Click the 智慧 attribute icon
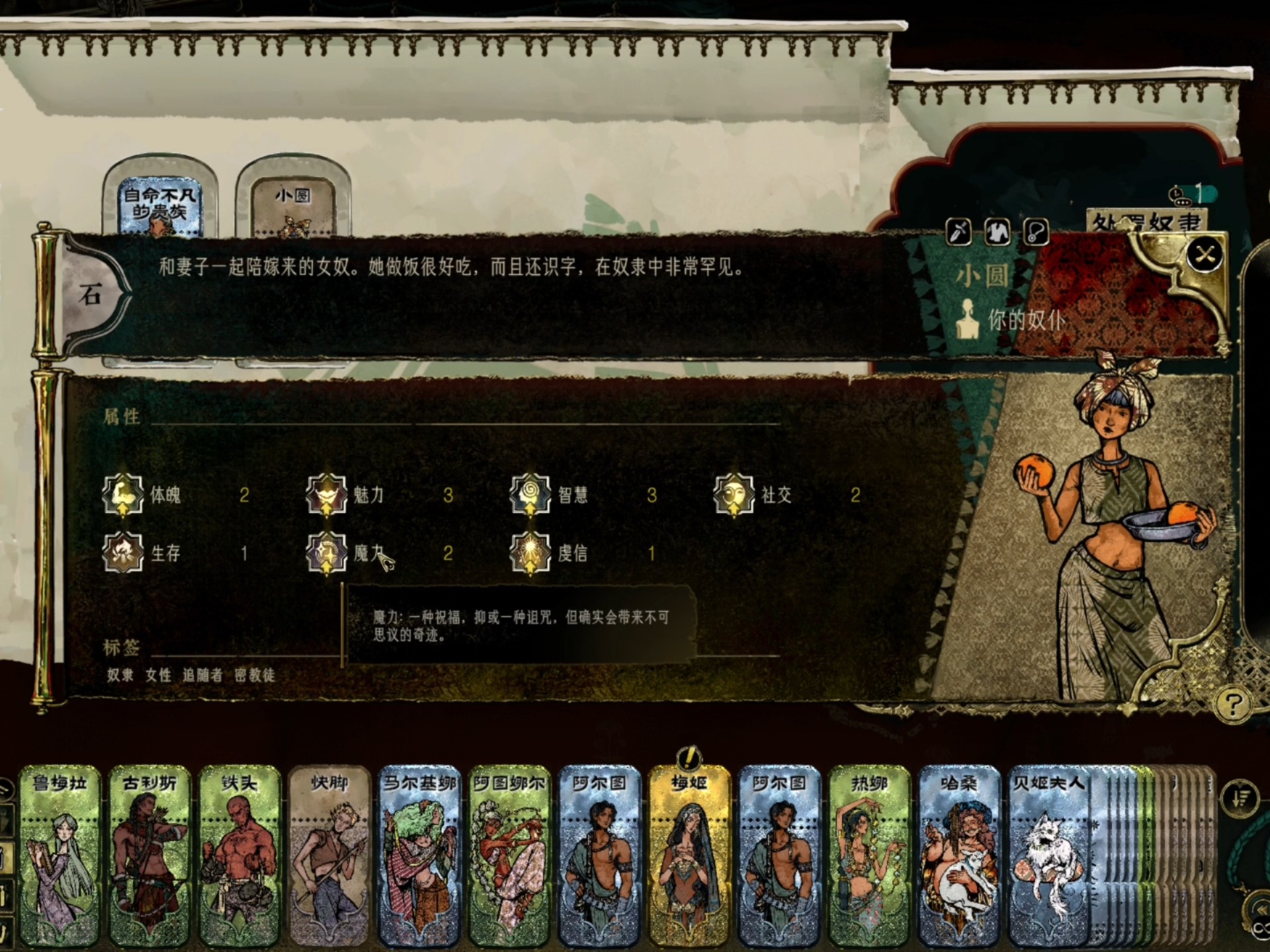 pos(530,495)
